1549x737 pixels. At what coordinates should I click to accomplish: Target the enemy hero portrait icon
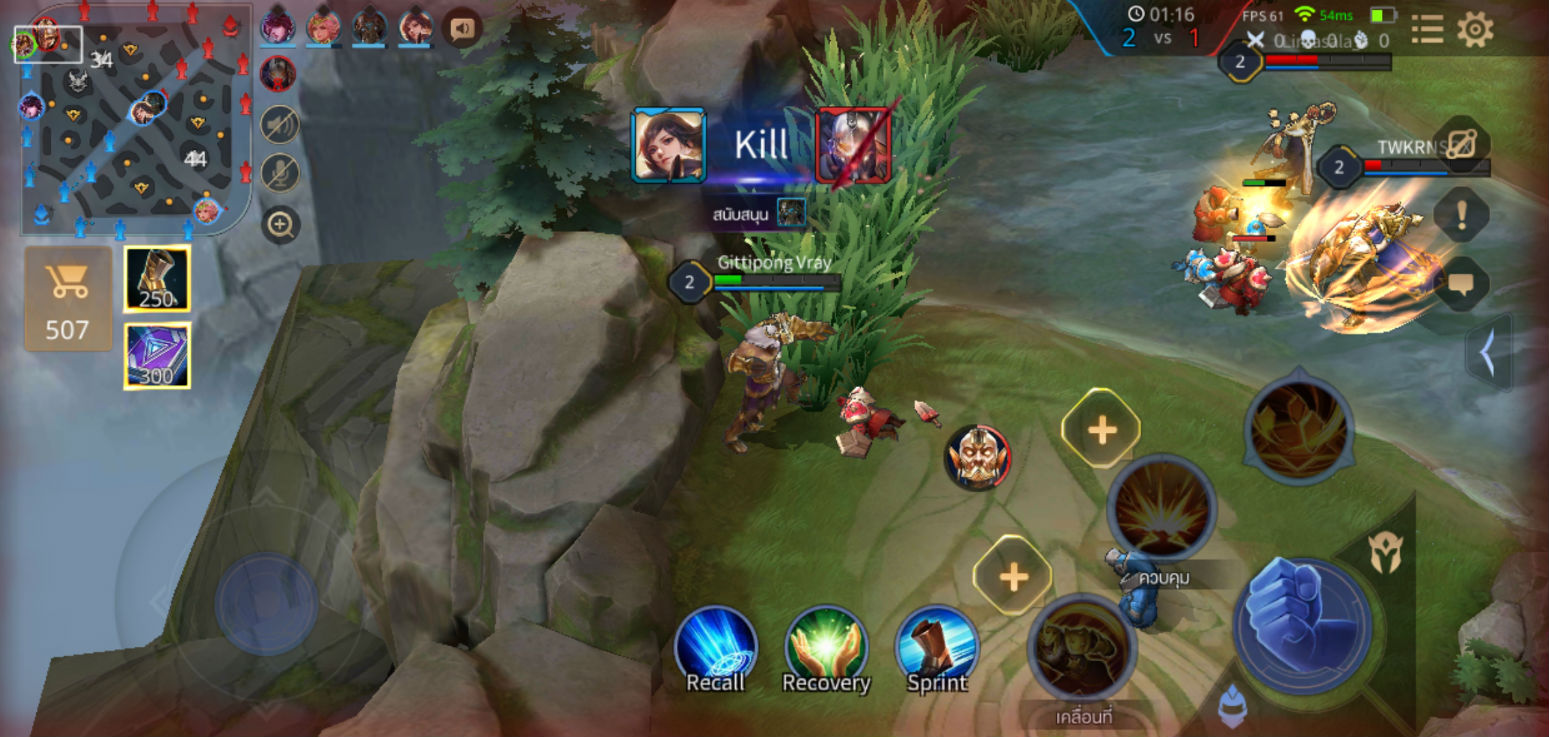[977, 458]
